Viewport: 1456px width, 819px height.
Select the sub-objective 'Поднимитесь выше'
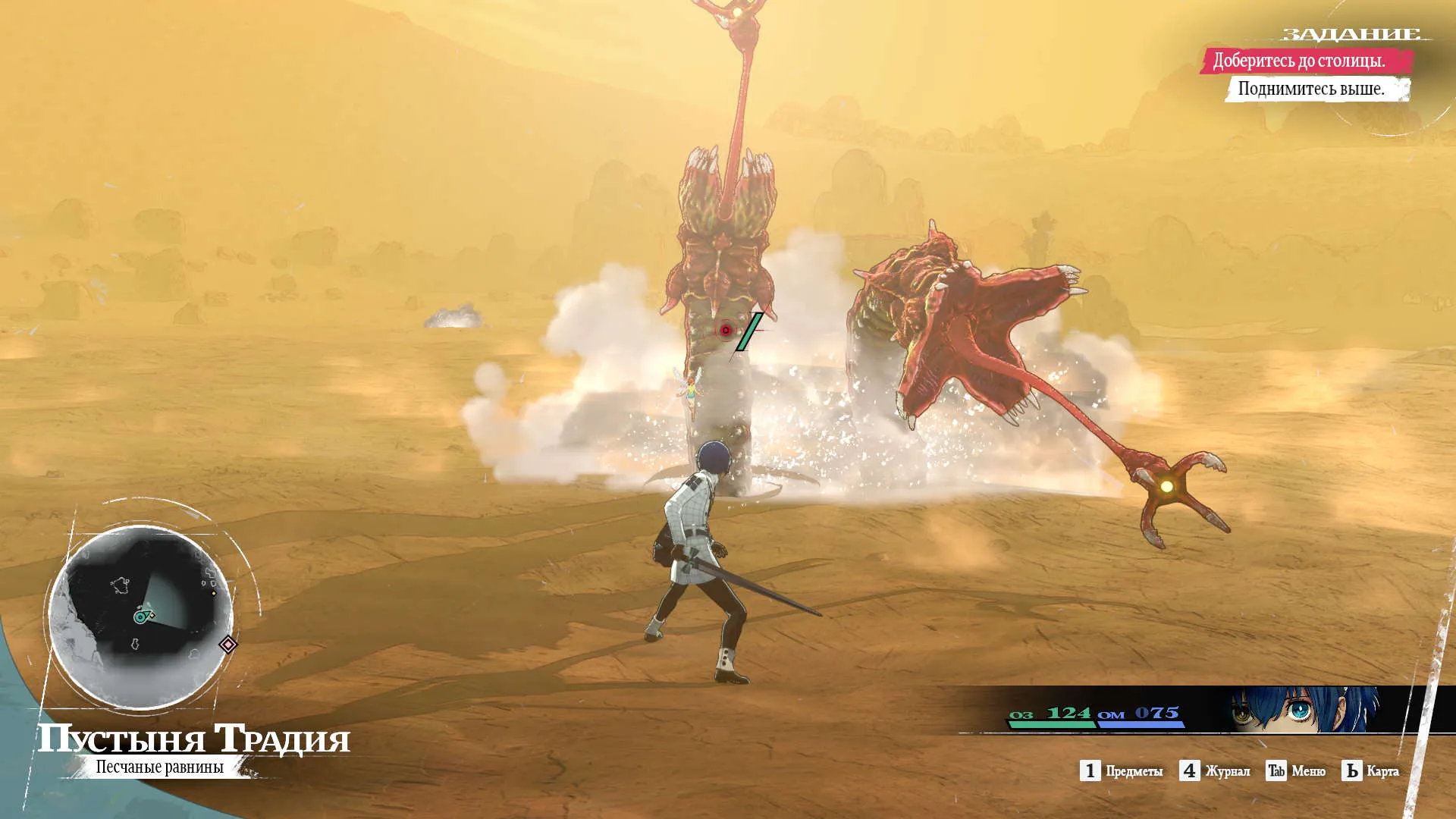(1311, 89)
